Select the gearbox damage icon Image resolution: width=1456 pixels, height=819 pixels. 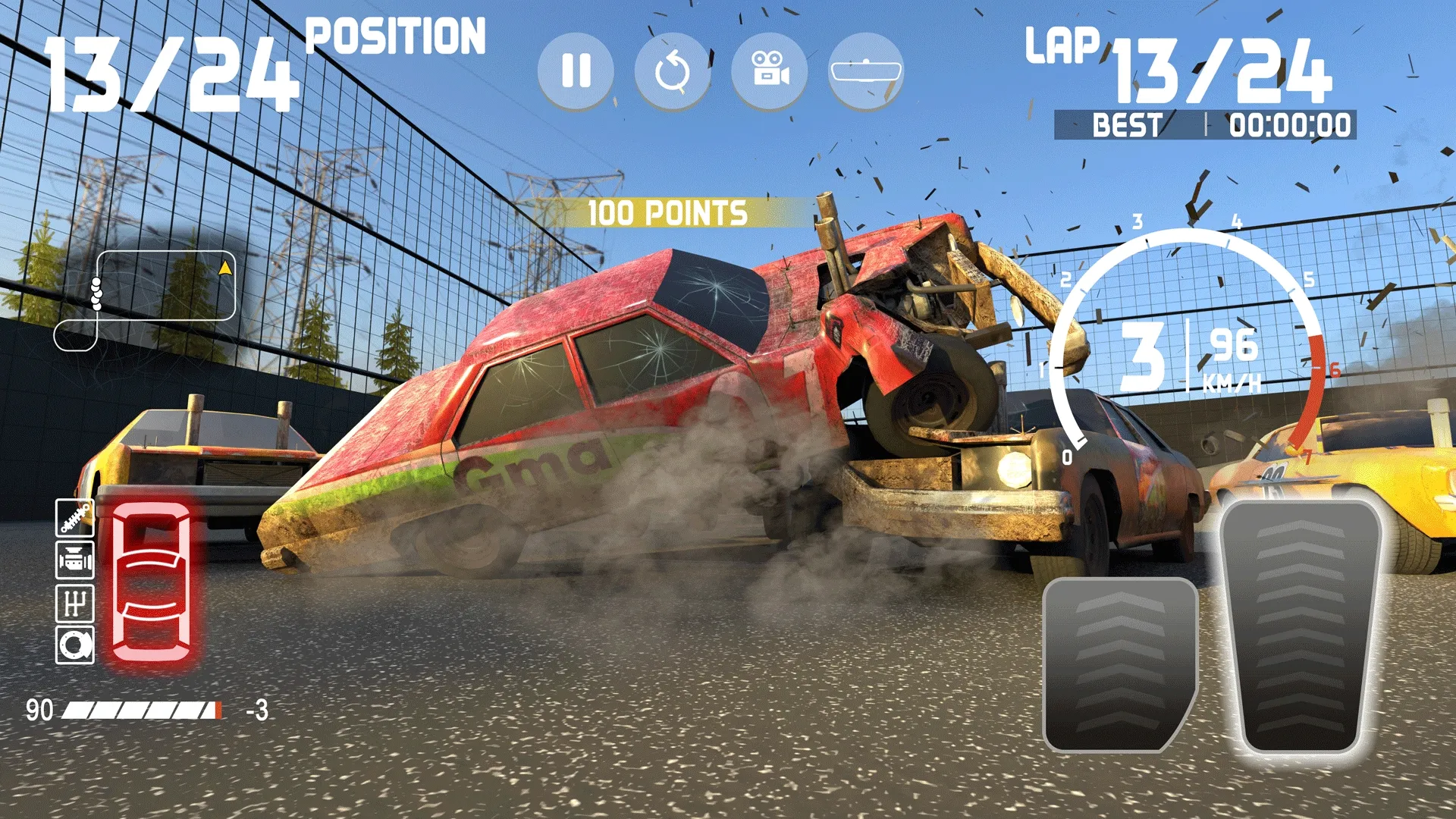[75, 604]
